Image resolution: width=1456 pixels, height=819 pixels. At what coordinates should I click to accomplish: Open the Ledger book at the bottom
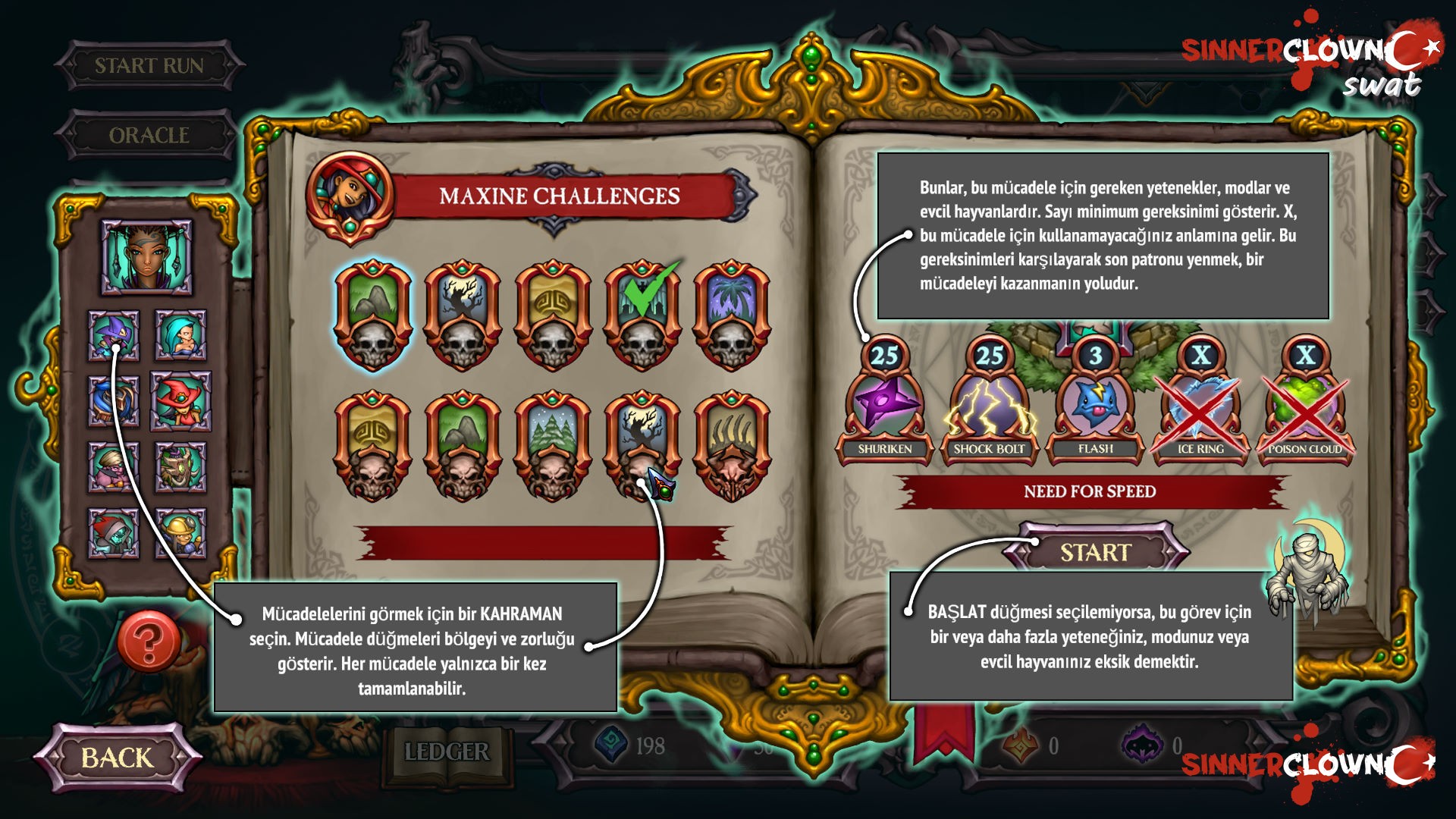444,752
